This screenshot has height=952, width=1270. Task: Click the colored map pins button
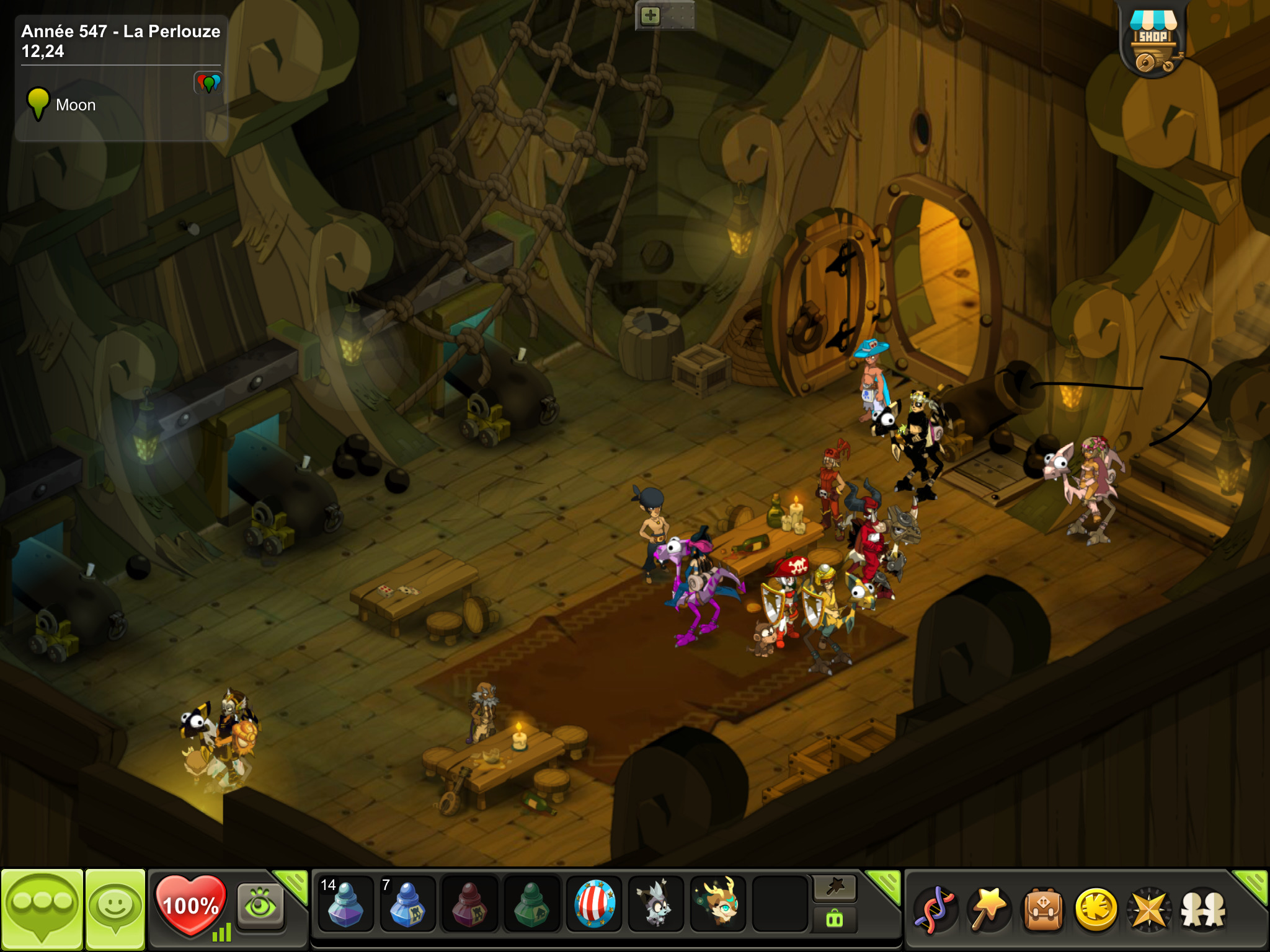[208, 82]
